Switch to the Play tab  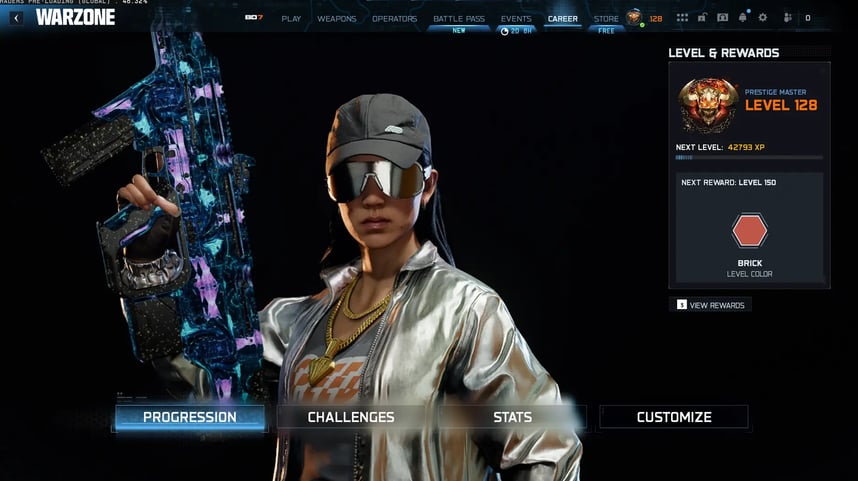point(291,19)
